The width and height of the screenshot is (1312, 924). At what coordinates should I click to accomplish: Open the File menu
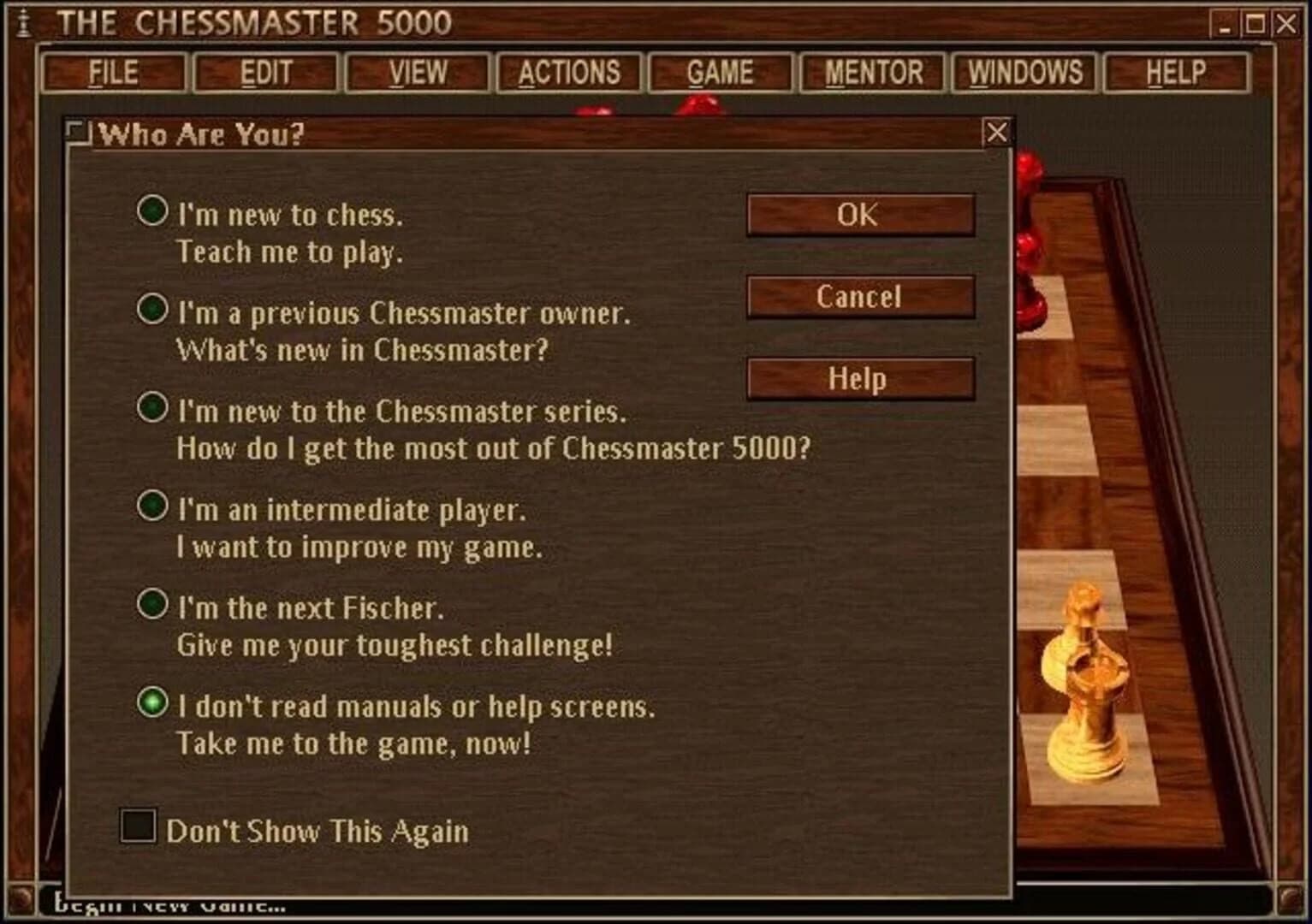click(113, 73)
